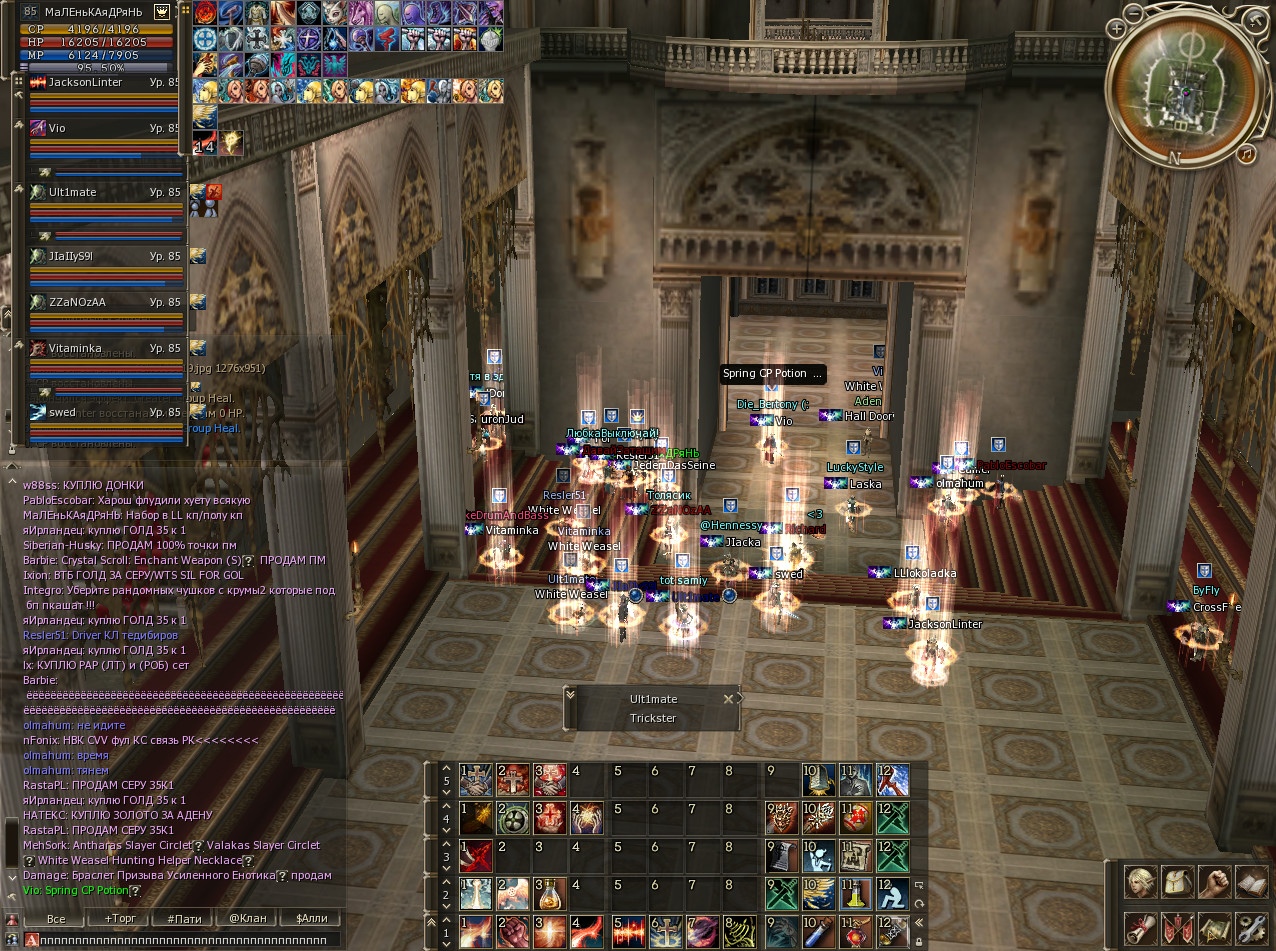Open the clan crossed banners icon
This screenshot has height=951, width=1276.
[1177, 928]
